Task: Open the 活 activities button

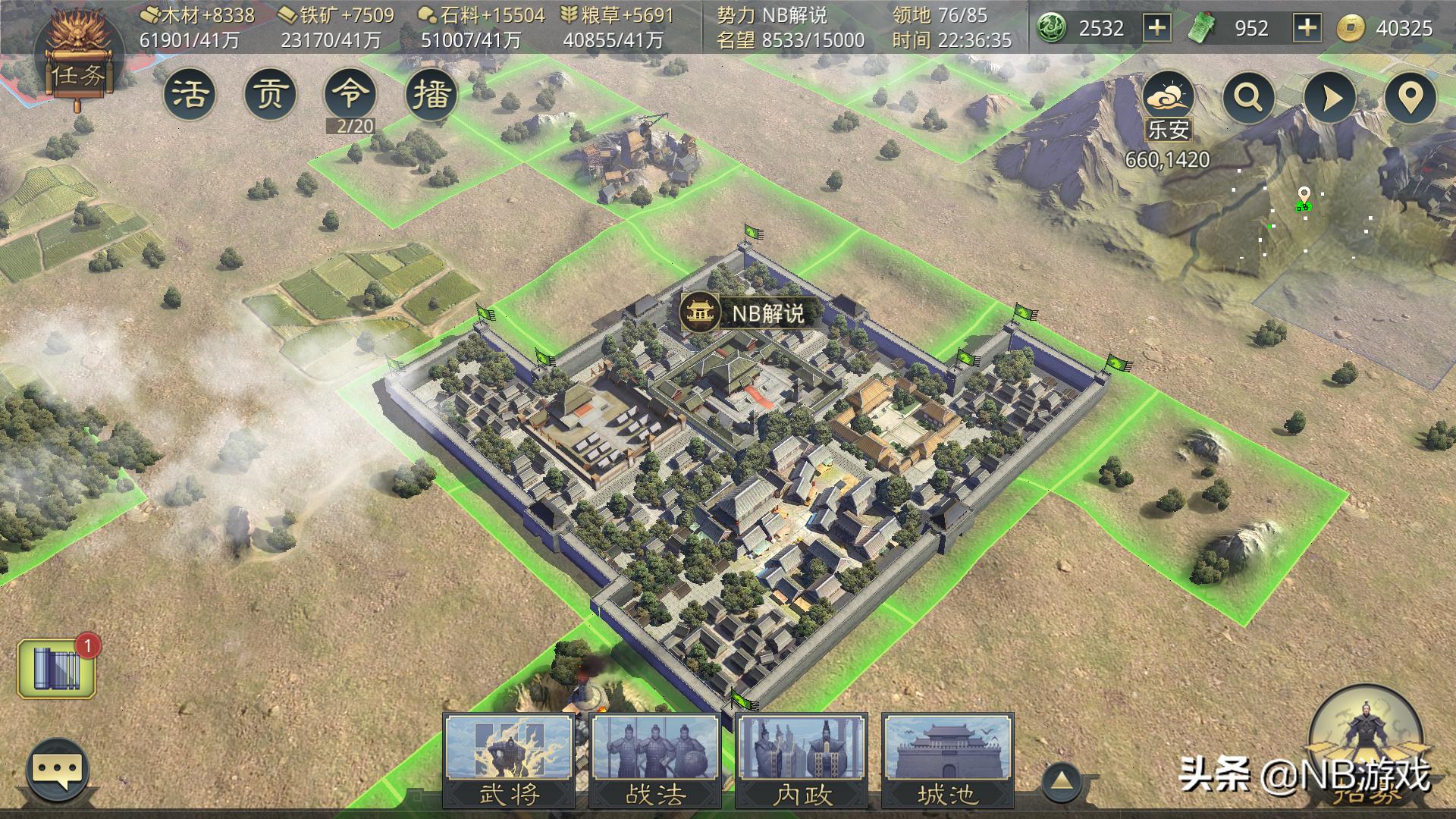Action: click(190, 95)
